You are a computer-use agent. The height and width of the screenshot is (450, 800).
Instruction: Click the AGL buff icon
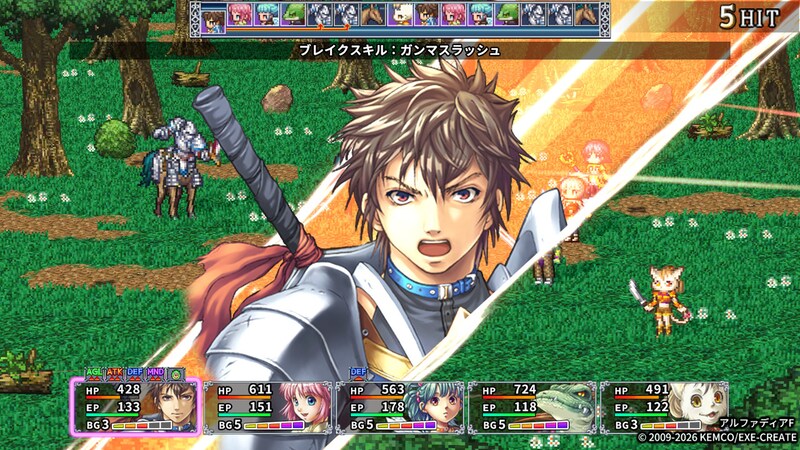tap(94, 373)
